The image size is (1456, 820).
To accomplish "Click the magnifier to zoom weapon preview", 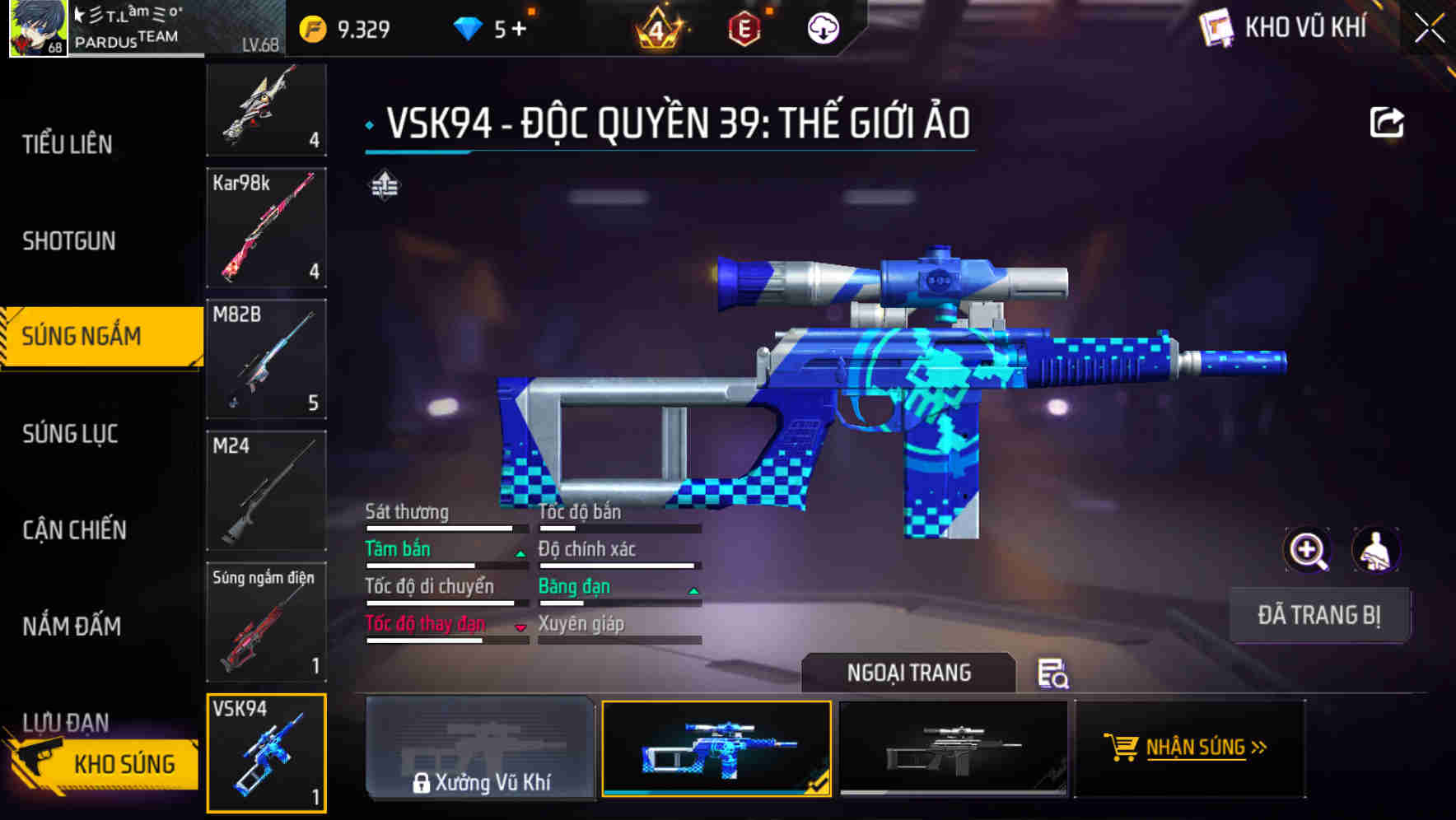I will (x=1308, y=550).
